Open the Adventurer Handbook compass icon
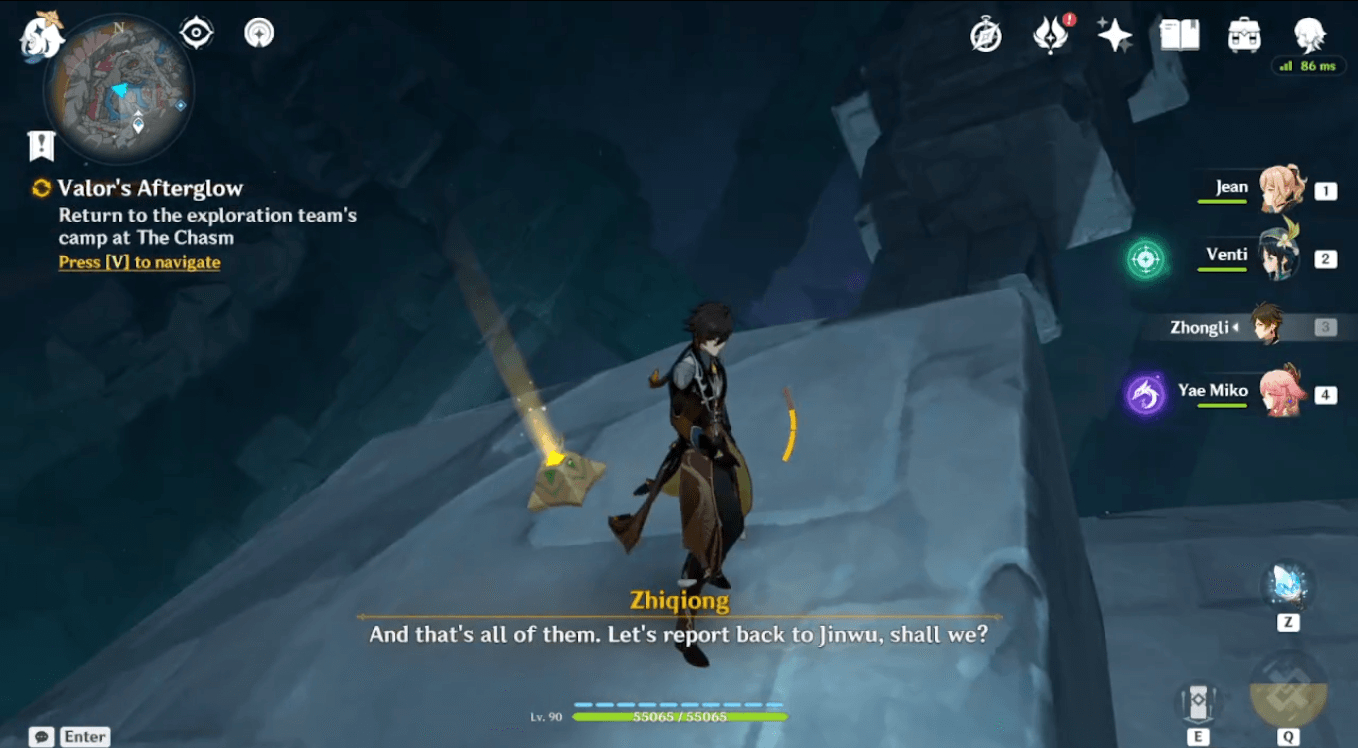 click(x=985, y=33)
